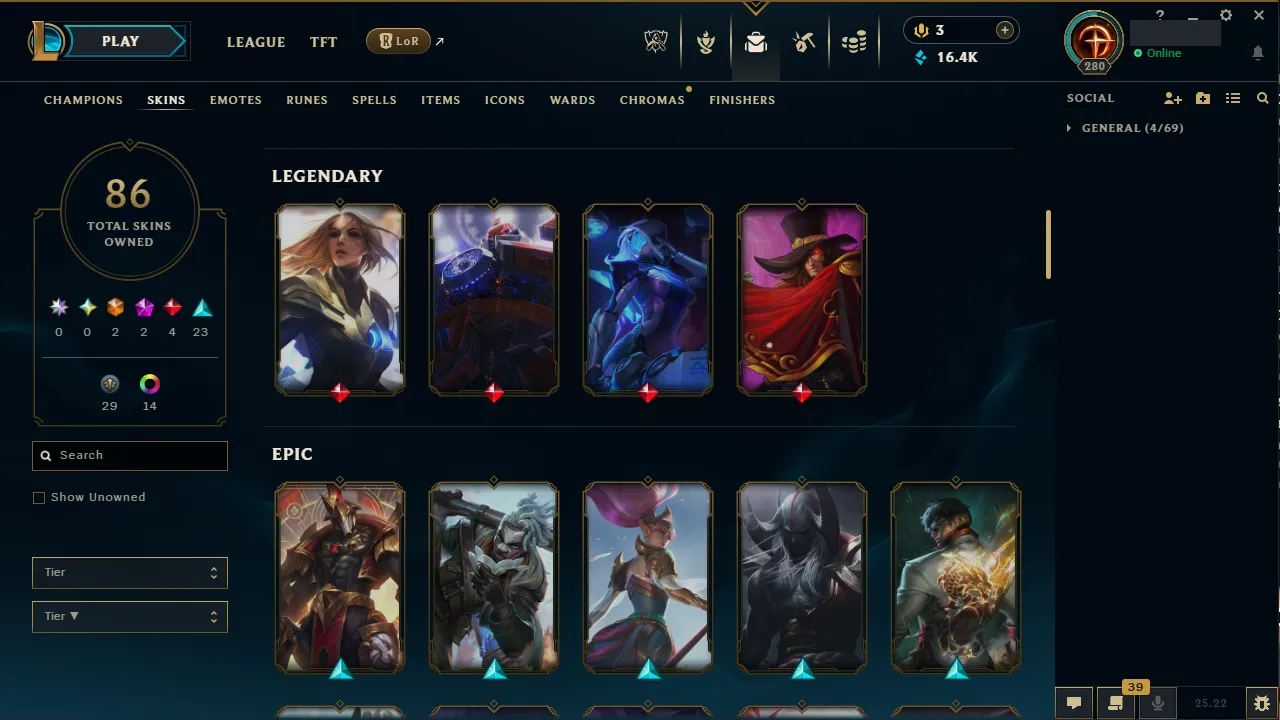Image resolution: width=1280 pixels, height=720 pixels.
Task: Unmute the microphone icon
Action: 1157,701
